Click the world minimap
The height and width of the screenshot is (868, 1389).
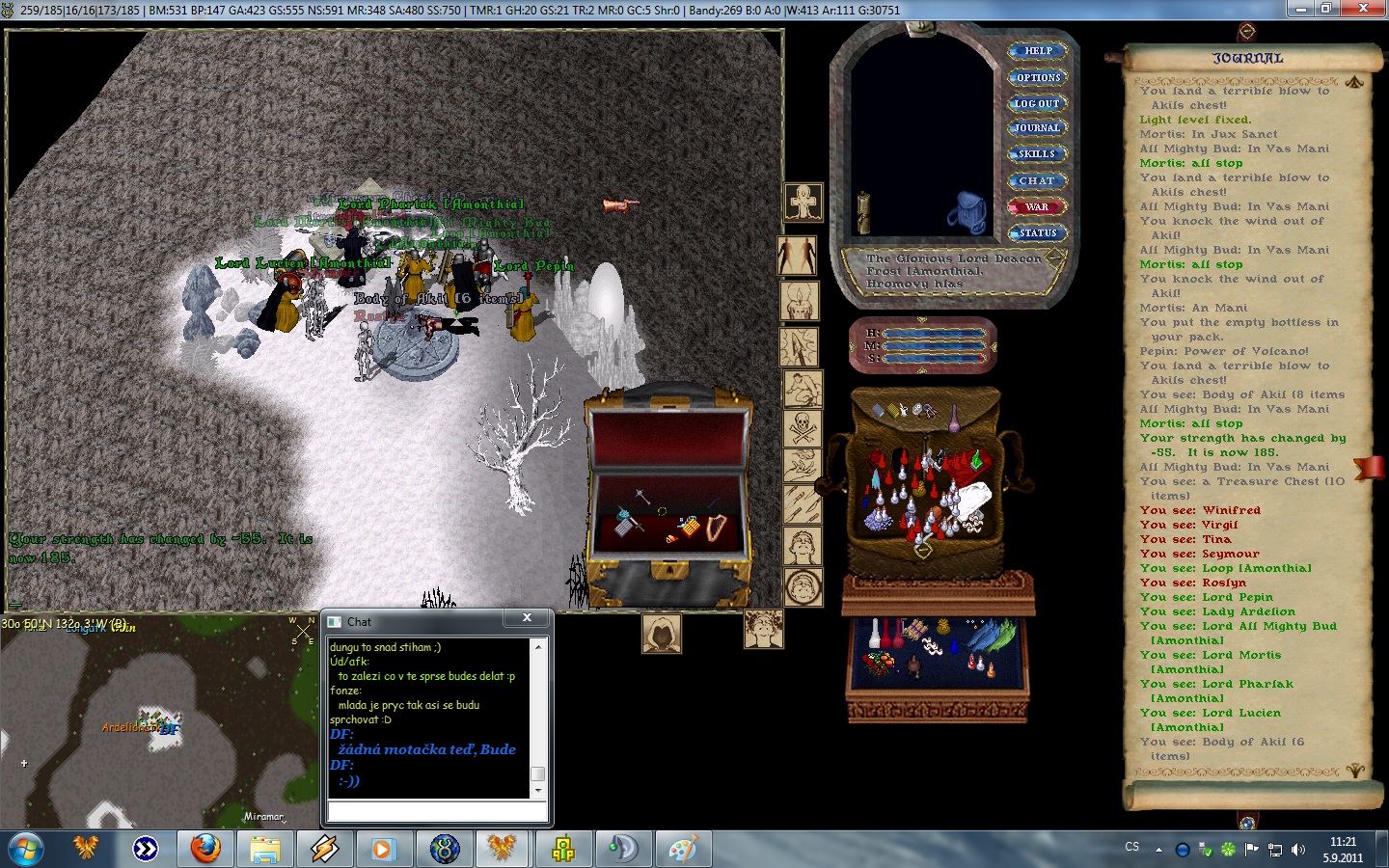coord(159,721)
